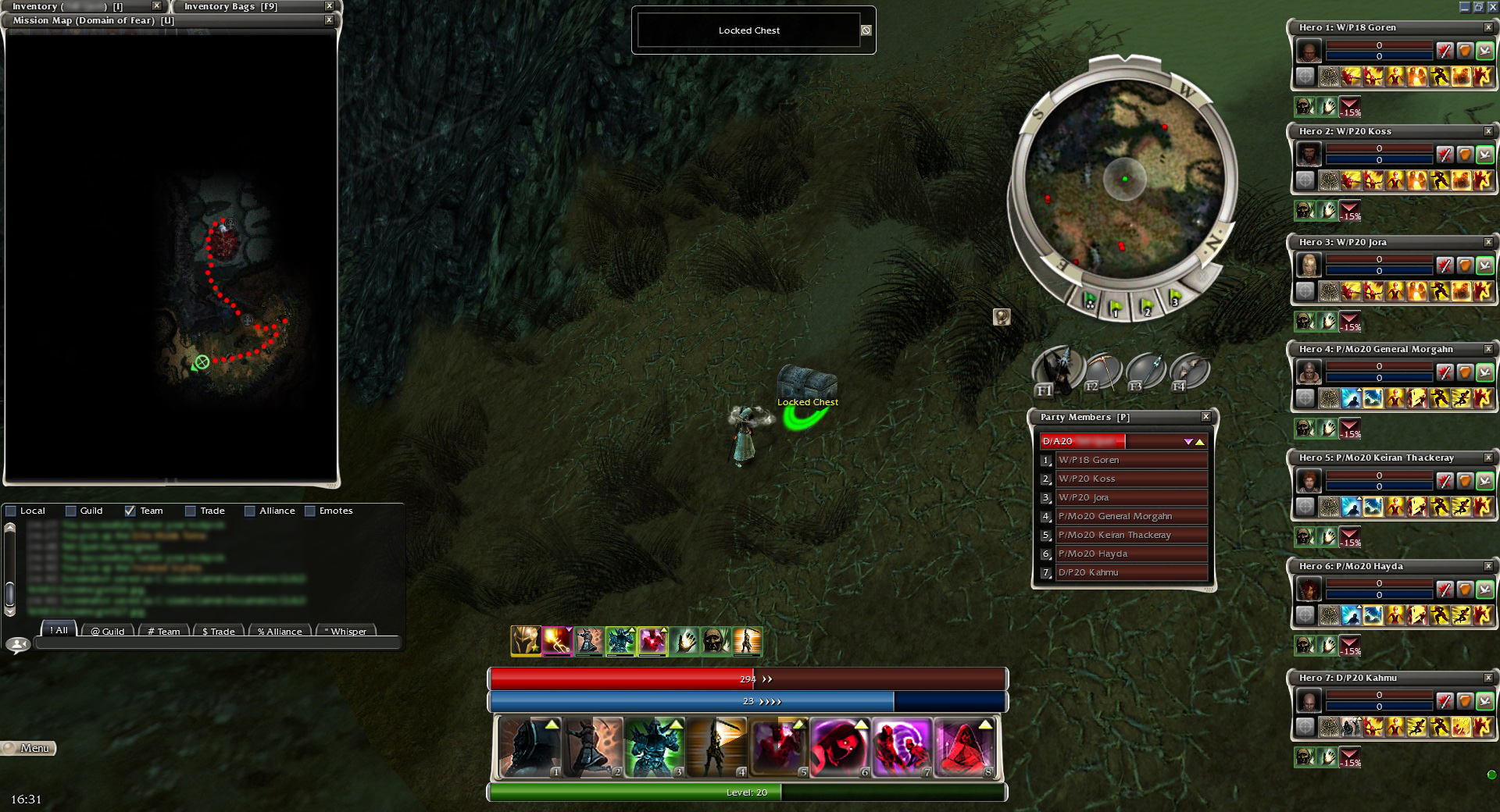Select Koss in the party list
Viewport: 1500px width, 812px height.
pos(1130,479)
